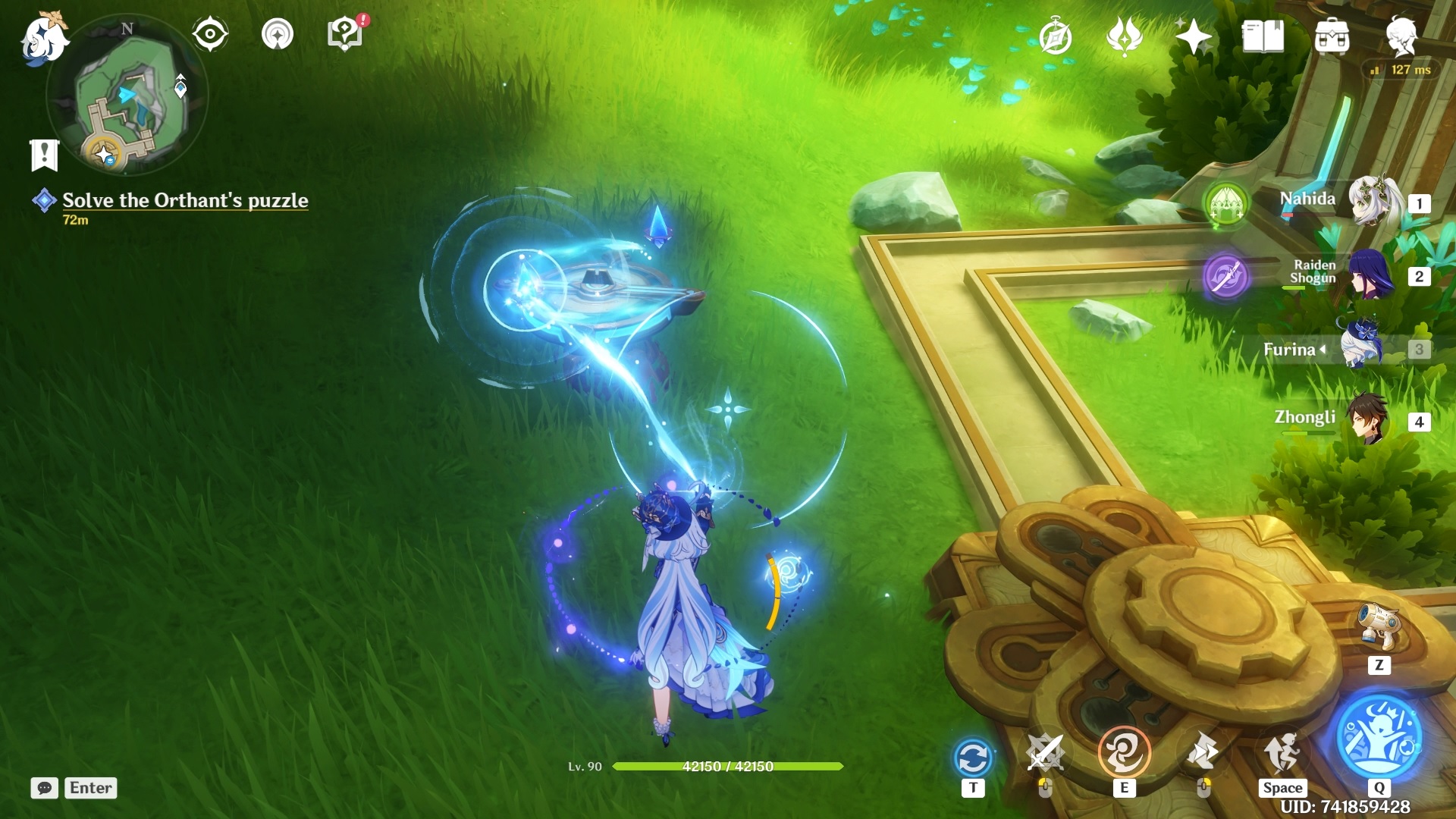This screenshot has width=1456, height=819.
Task: Use the gadget telescope-like item
Action: [1379, 626]
